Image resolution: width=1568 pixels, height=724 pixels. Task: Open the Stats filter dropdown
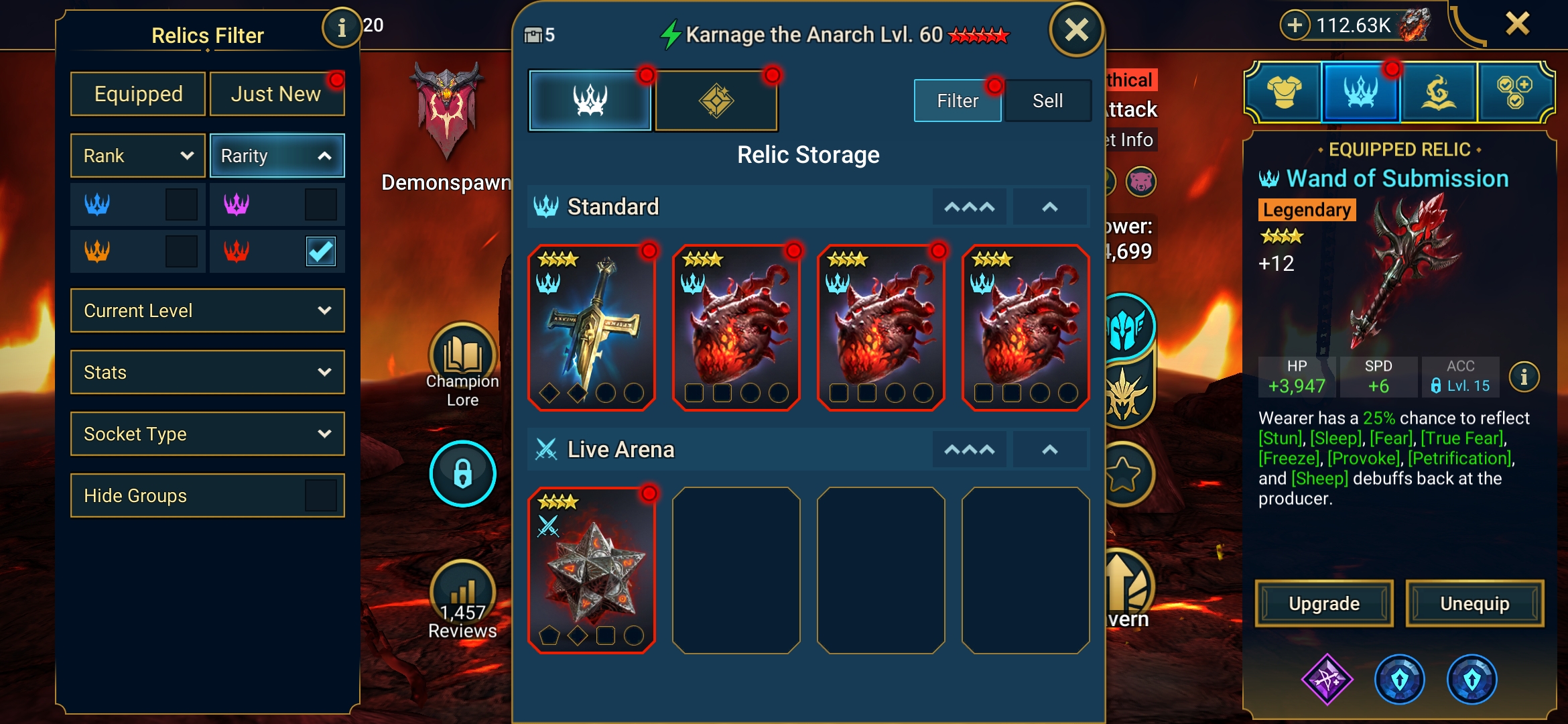point(208,372)
